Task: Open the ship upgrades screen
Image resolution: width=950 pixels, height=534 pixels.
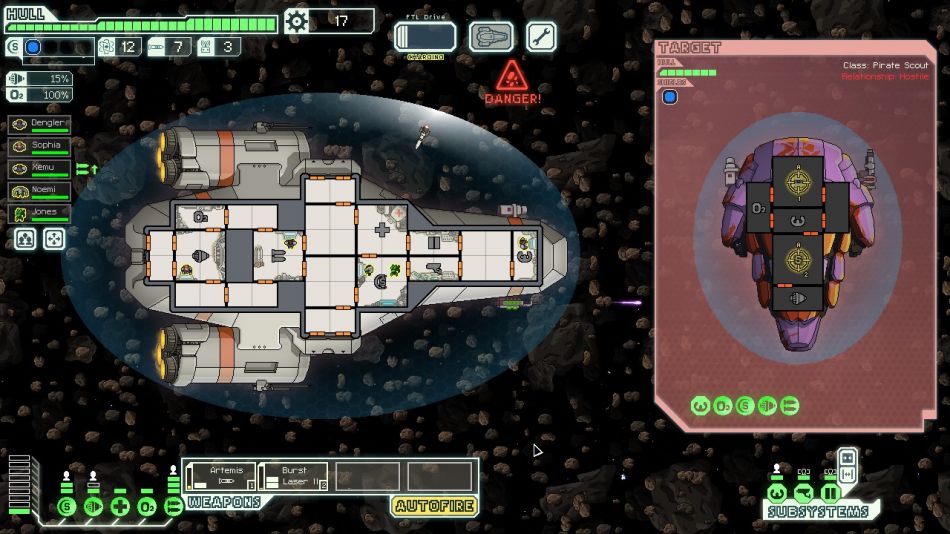Action: click(x=492, y=37)
